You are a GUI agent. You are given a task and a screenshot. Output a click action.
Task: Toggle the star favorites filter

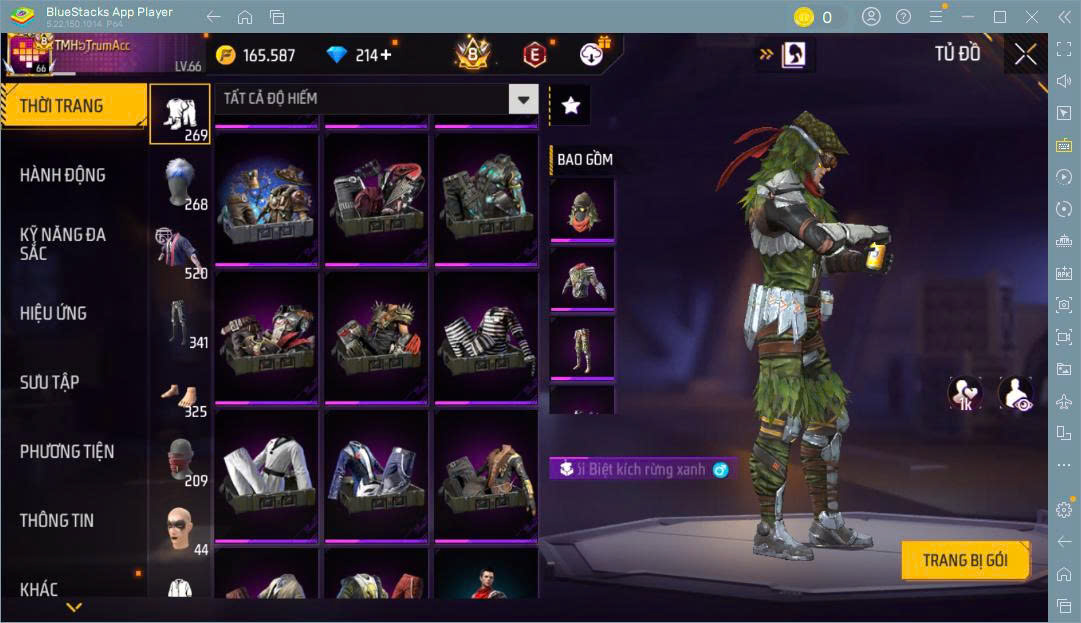(x=570, y=105)
